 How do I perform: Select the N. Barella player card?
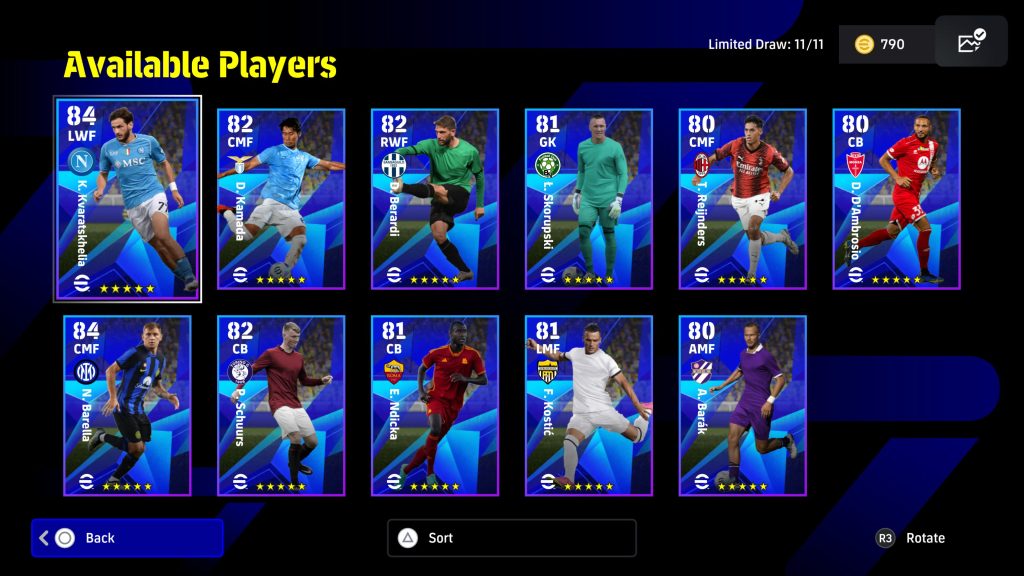point(127,405)
